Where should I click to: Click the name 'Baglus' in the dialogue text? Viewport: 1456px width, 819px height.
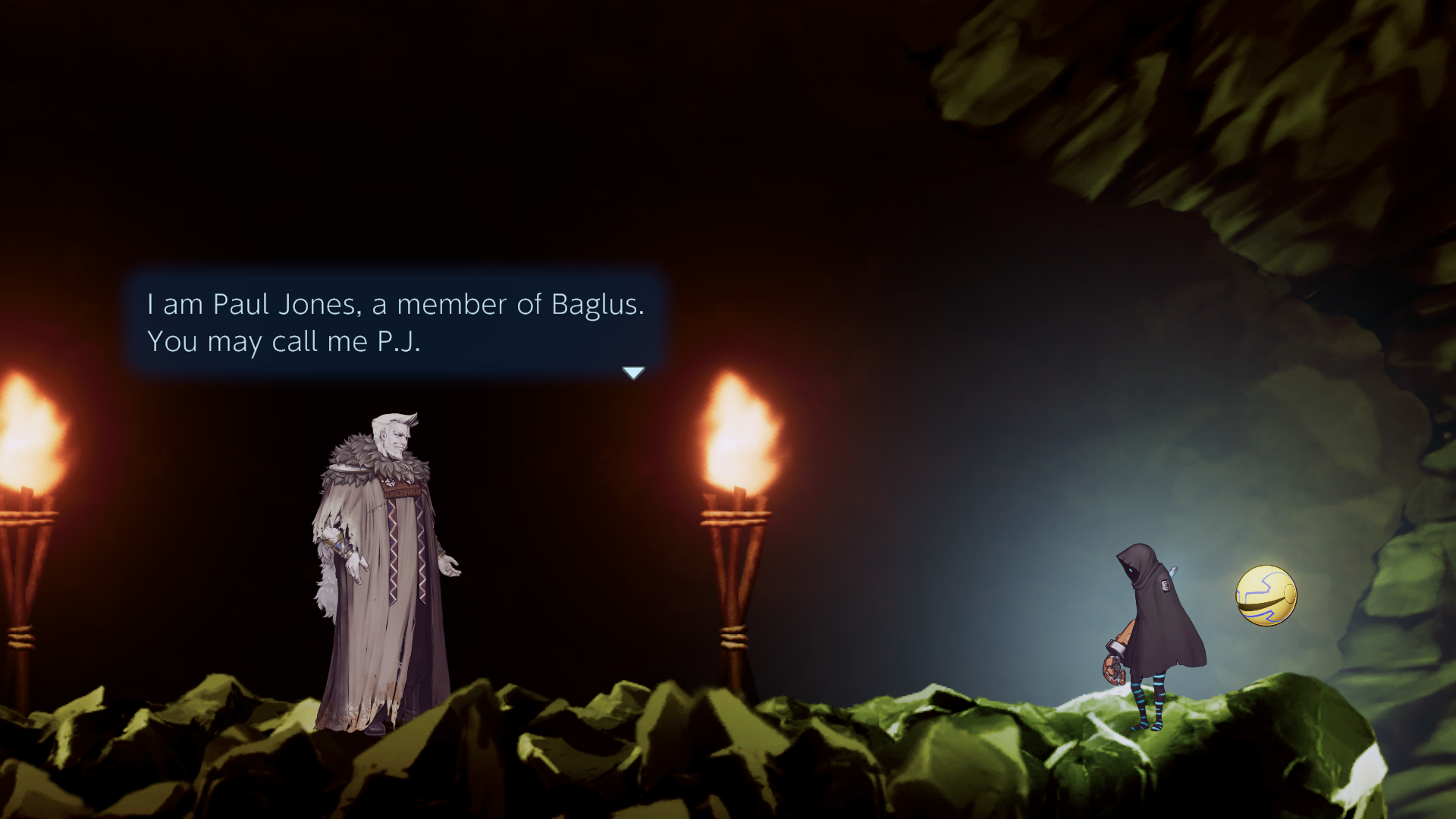pyautogui.click(x=598, y=305)
